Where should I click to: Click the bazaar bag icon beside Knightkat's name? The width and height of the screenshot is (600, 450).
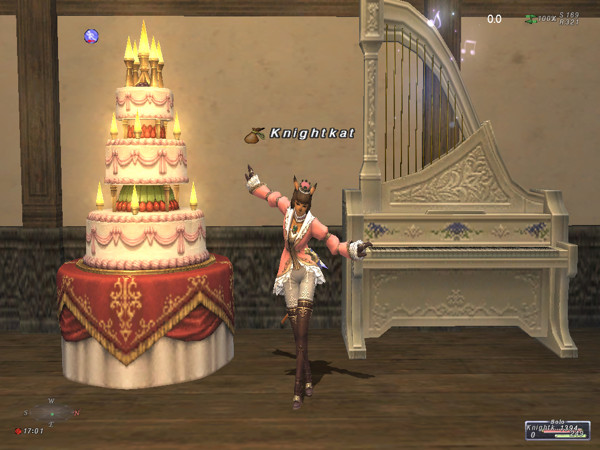pos(254,133)
